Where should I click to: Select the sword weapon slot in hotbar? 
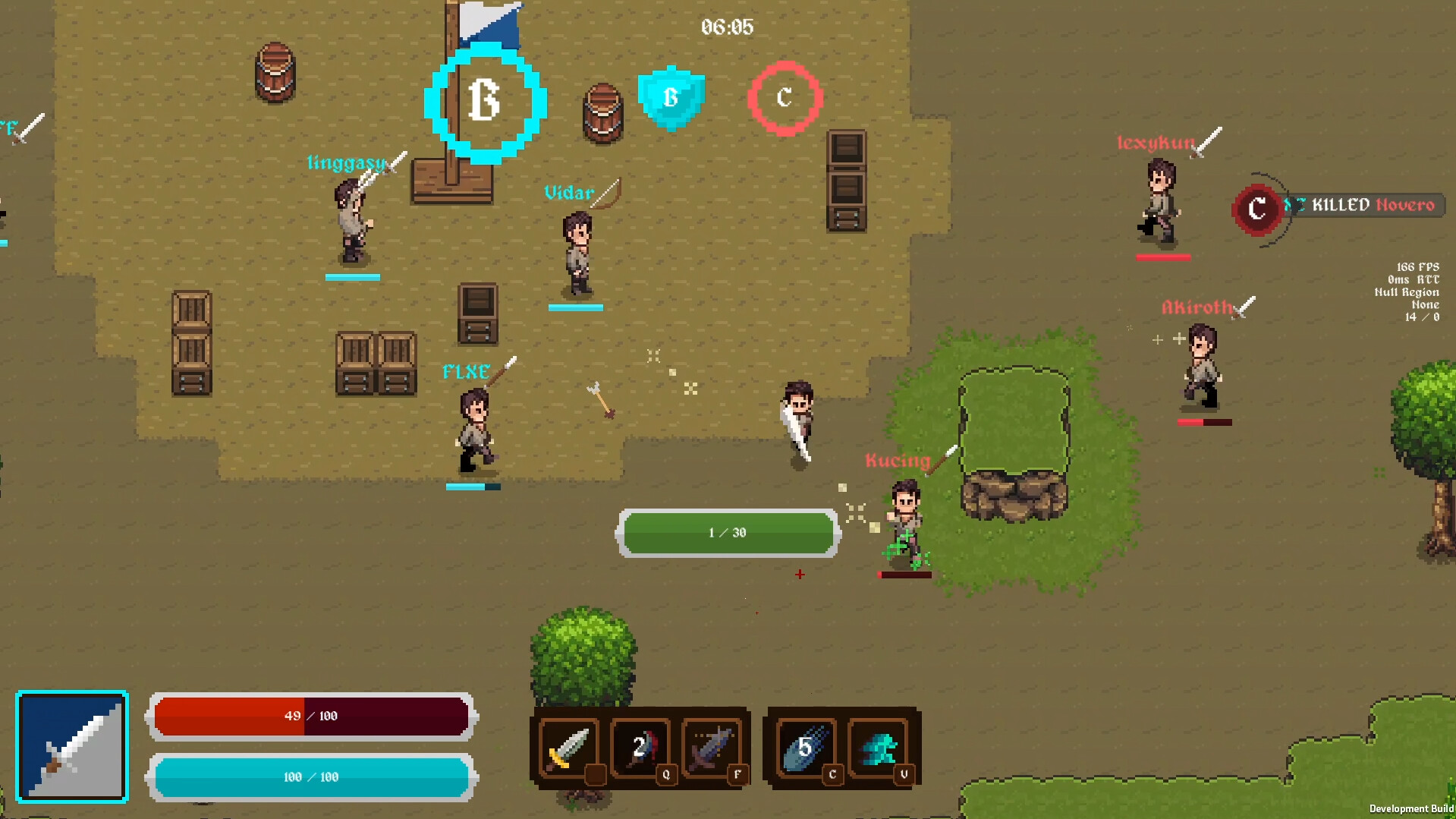pos(571,750)
